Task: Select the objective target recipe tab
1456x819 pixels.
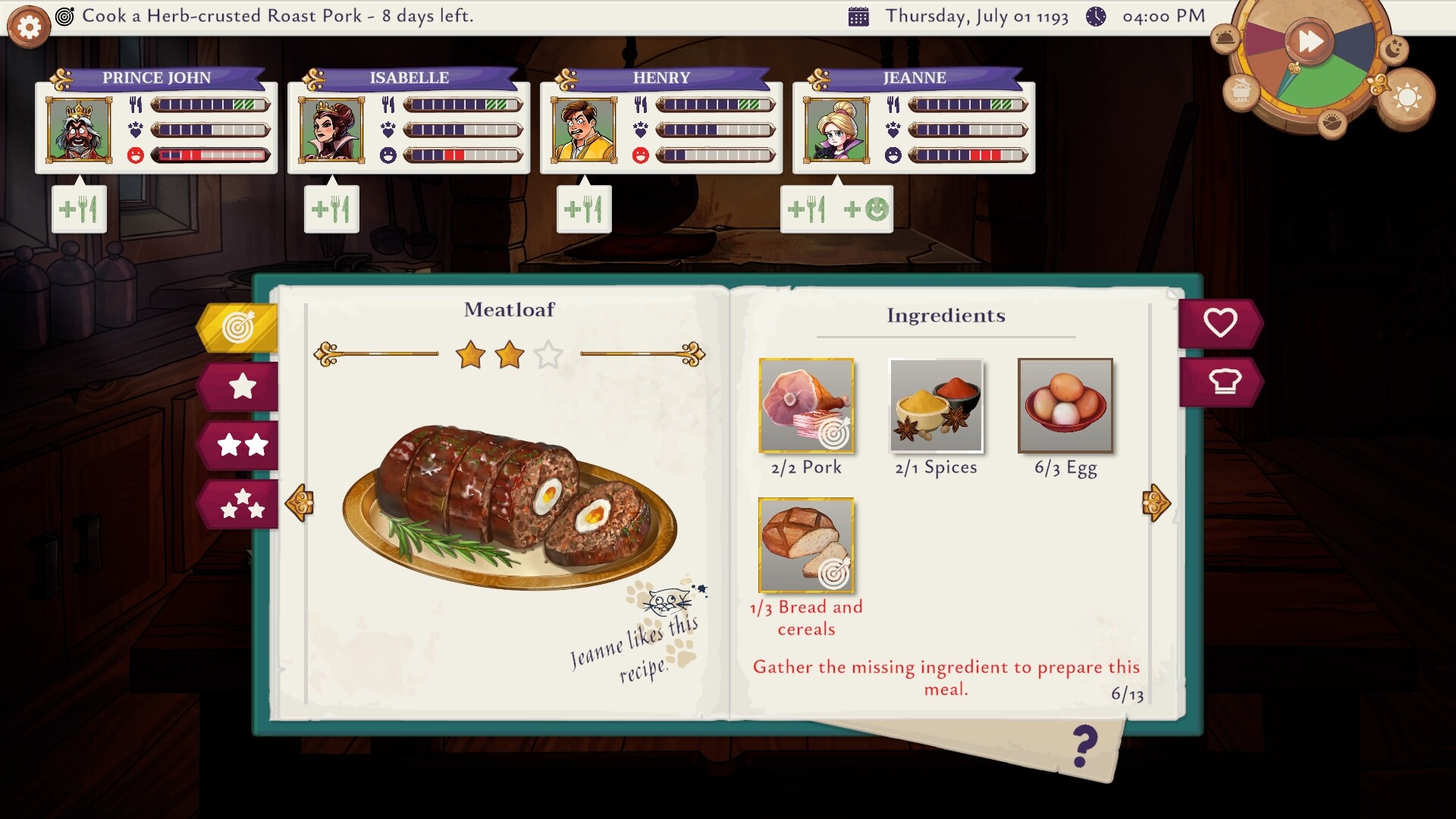Action: [x=239, y=328]
